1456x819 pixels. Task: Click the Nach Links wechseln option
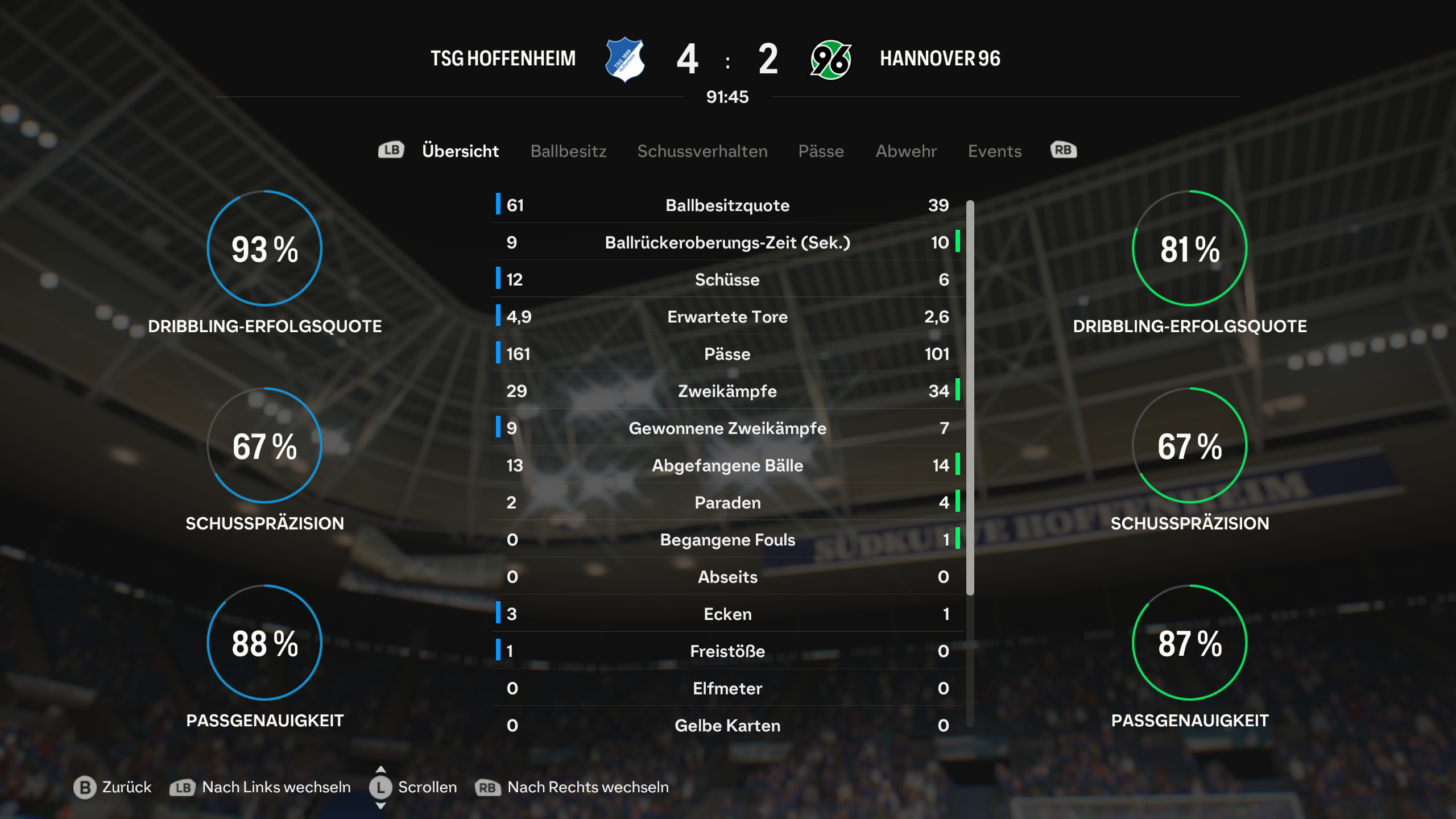click(260, 787)
